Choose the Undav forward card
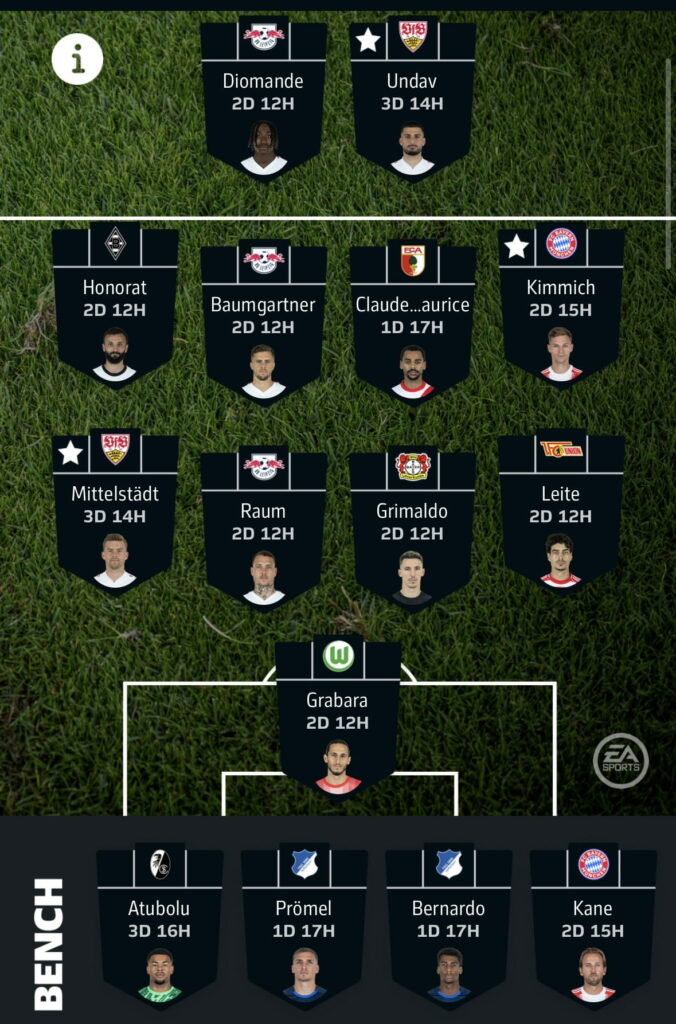 tap(412, 100)
